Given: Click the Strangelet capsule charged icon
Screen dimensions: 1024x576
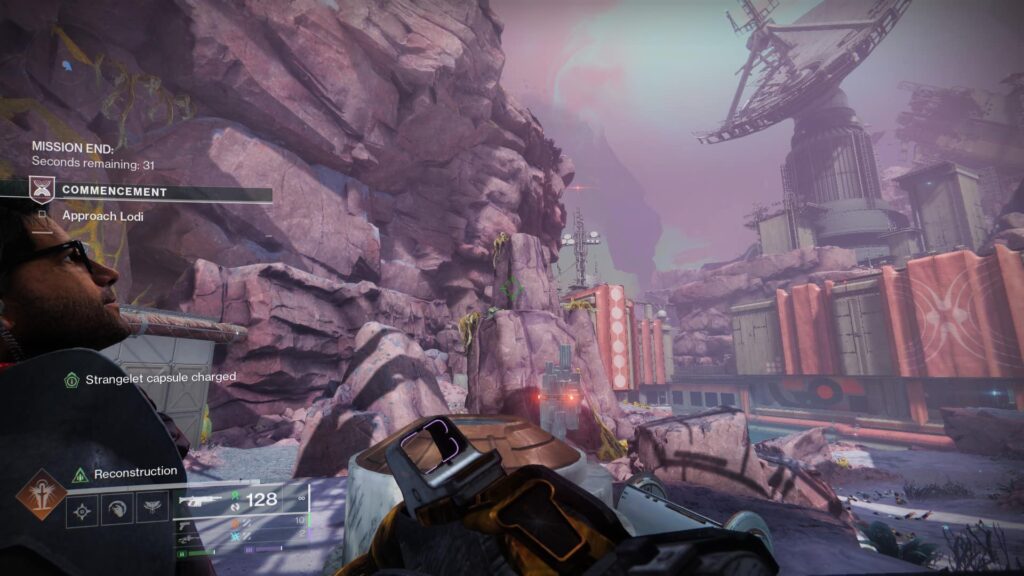Looking at the screenshot, I should [71, 379].
